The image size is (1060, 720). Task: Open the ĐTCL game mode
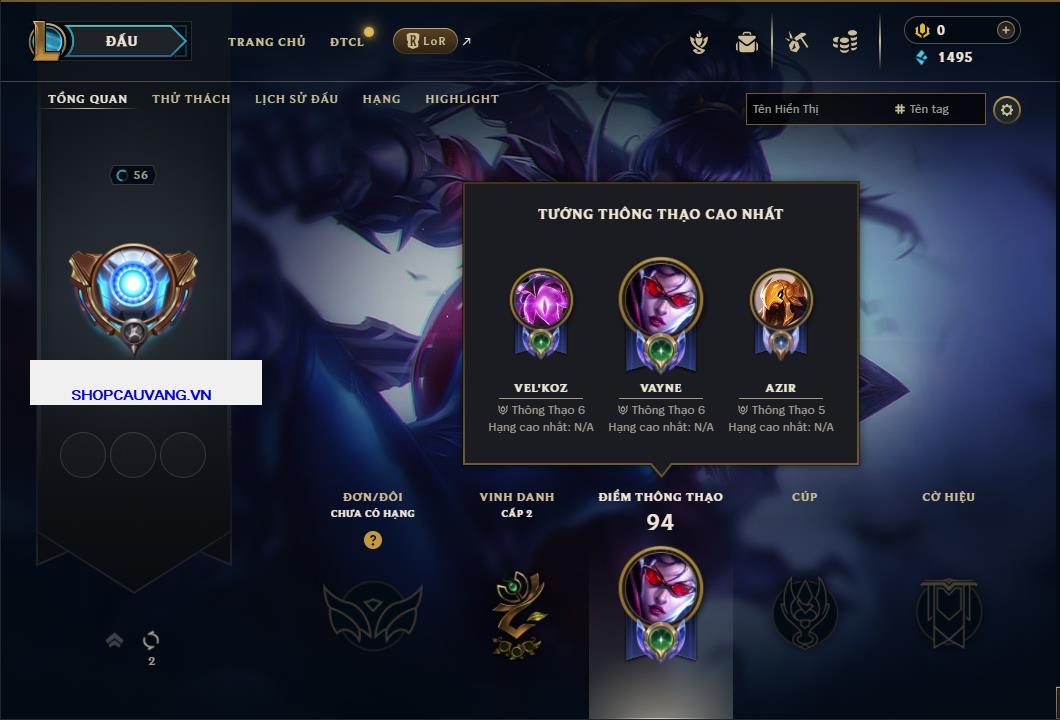(x=347, y=42)
